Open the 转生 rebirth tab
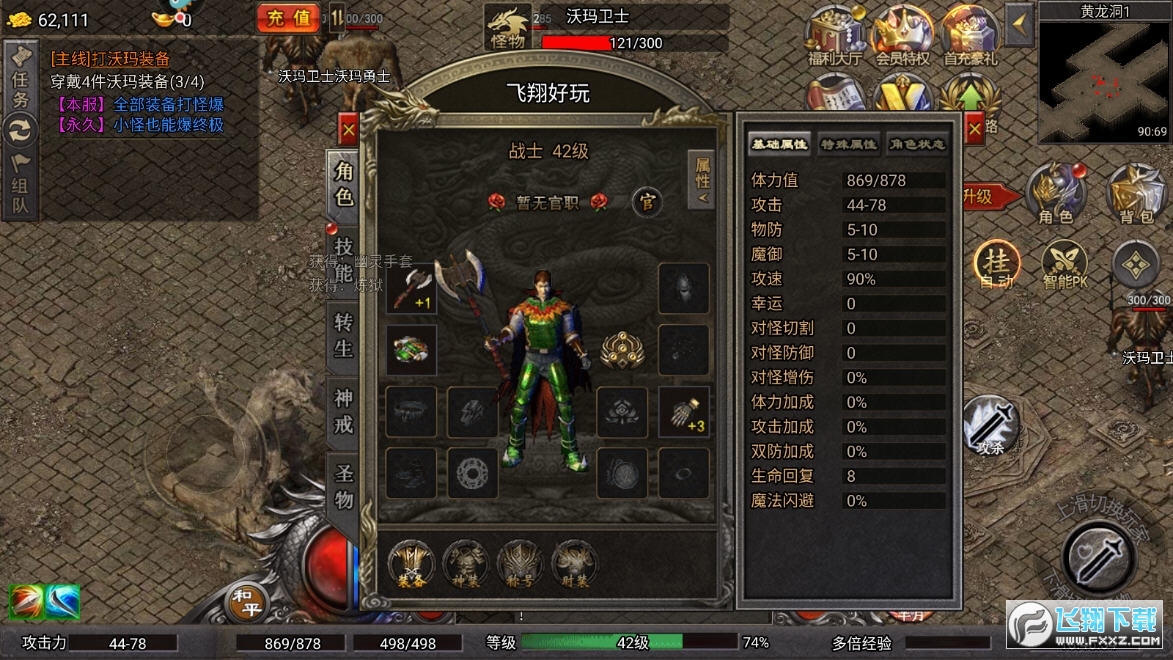This screenshot has width=1173, height=660. pos(343,336)
